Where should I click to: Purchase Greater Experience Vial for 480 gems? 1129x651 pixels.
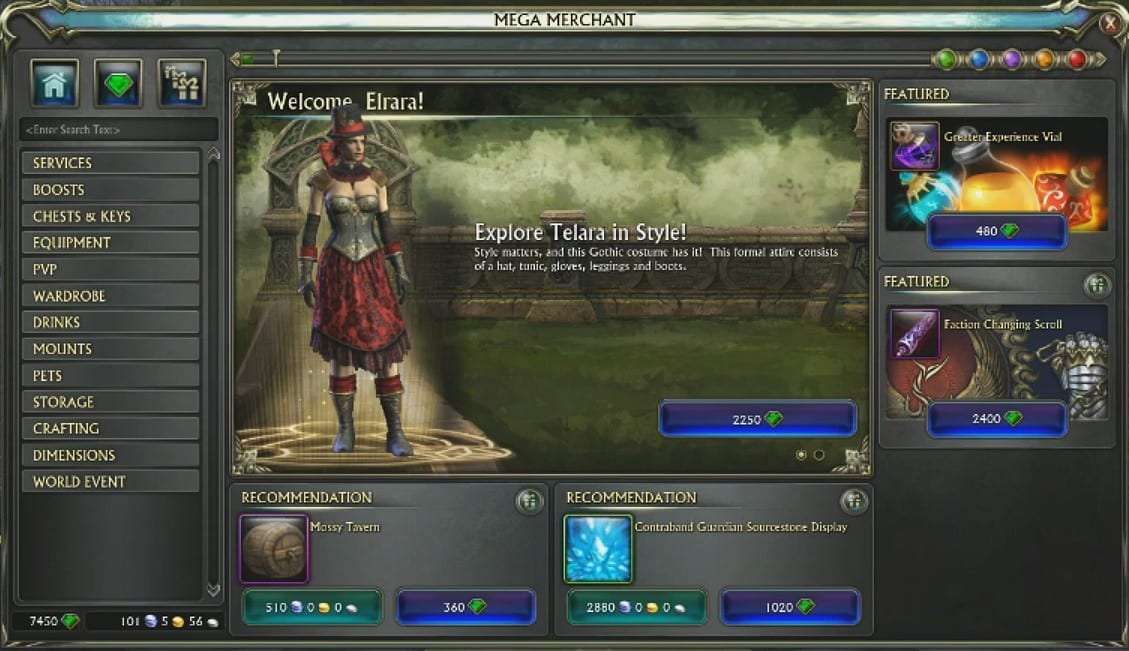[x=996, y=231]
